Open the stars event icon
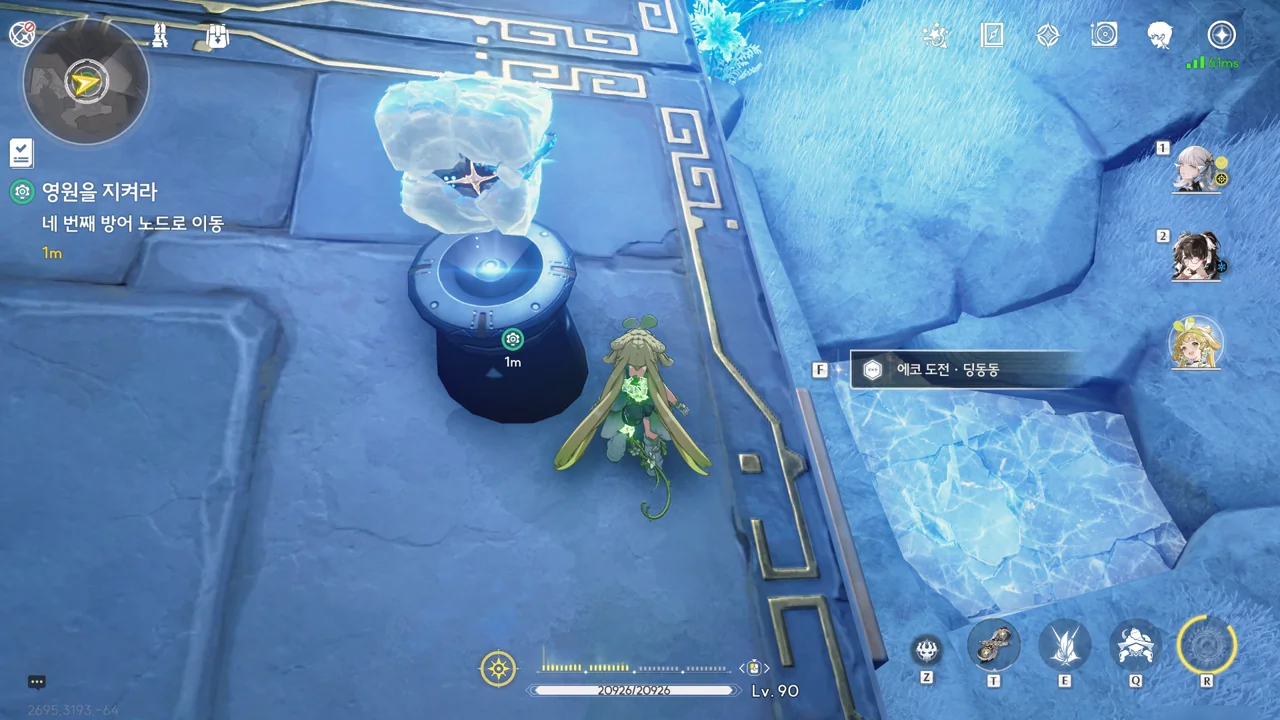 935,36
